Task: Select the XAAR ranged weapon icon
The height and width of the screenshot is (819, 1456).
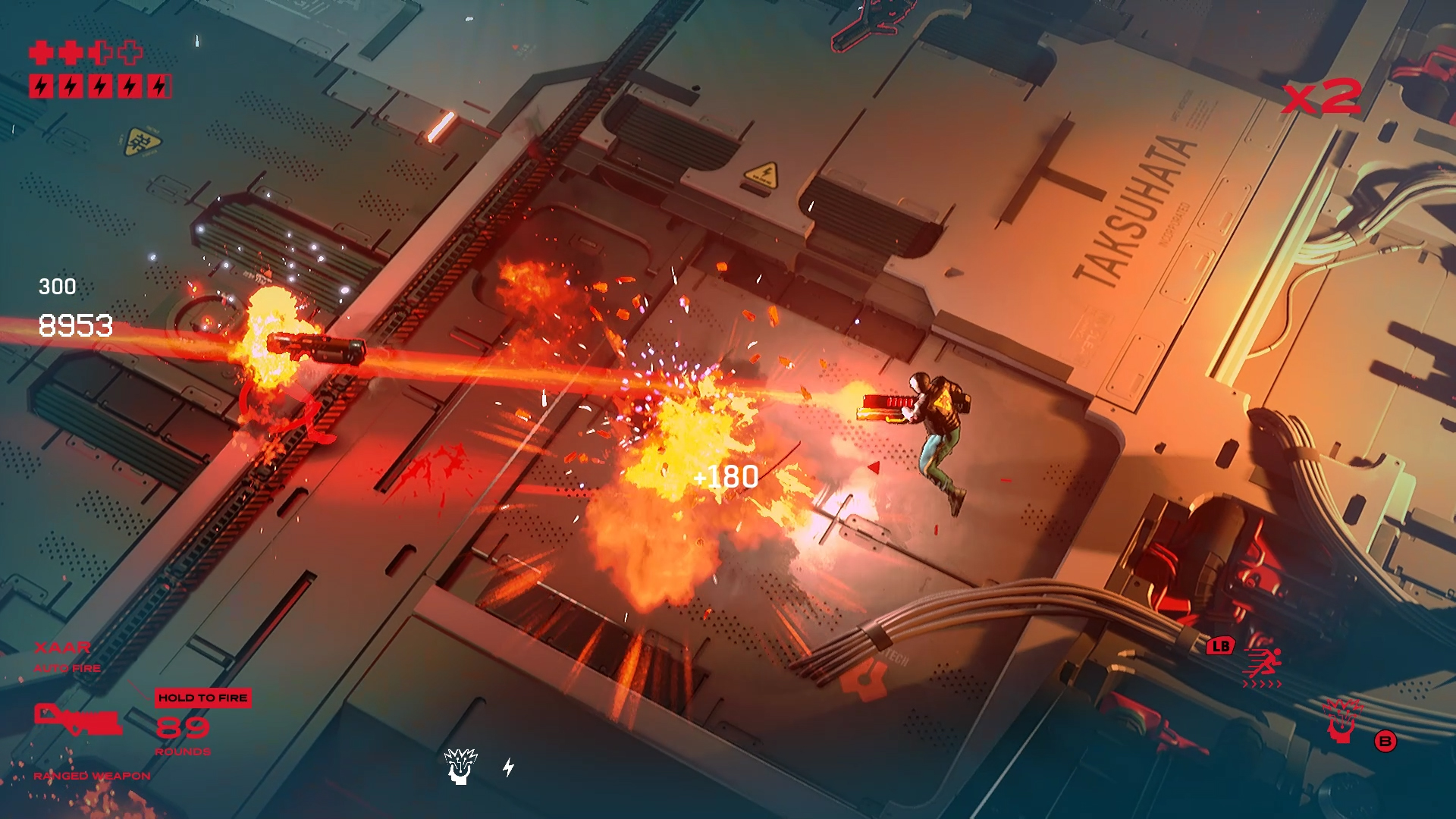Action: coord(78,720)
